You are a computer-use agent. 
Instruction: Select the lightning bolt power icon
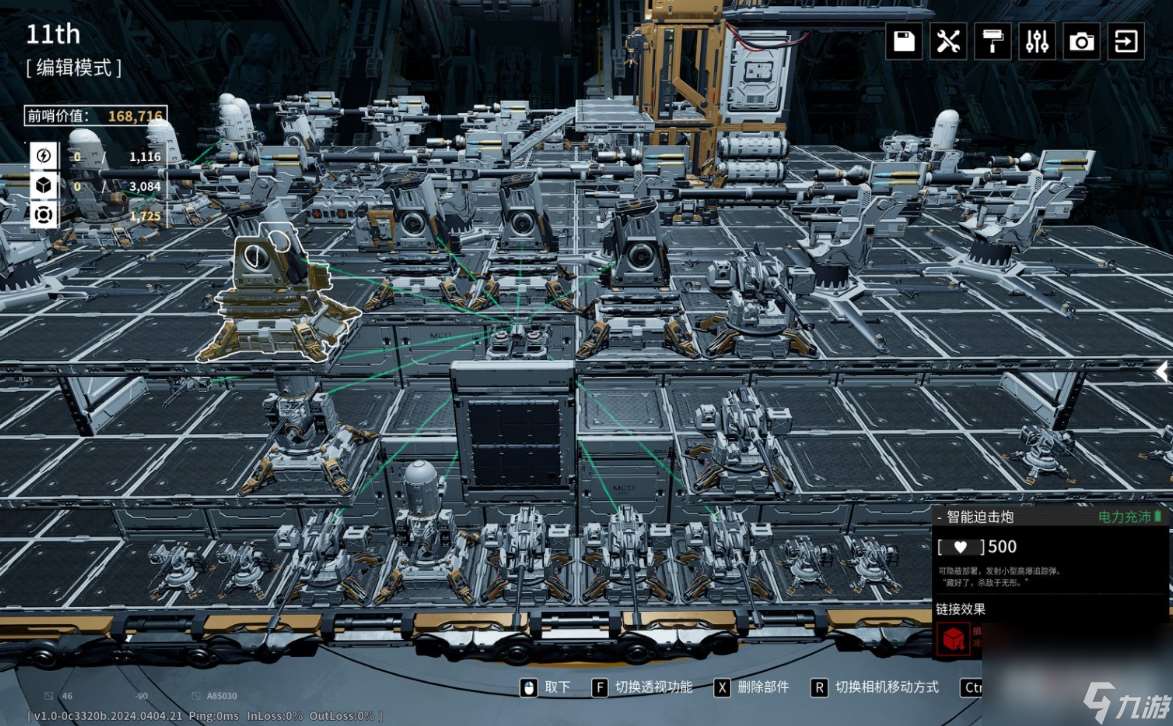click(44, 157)
